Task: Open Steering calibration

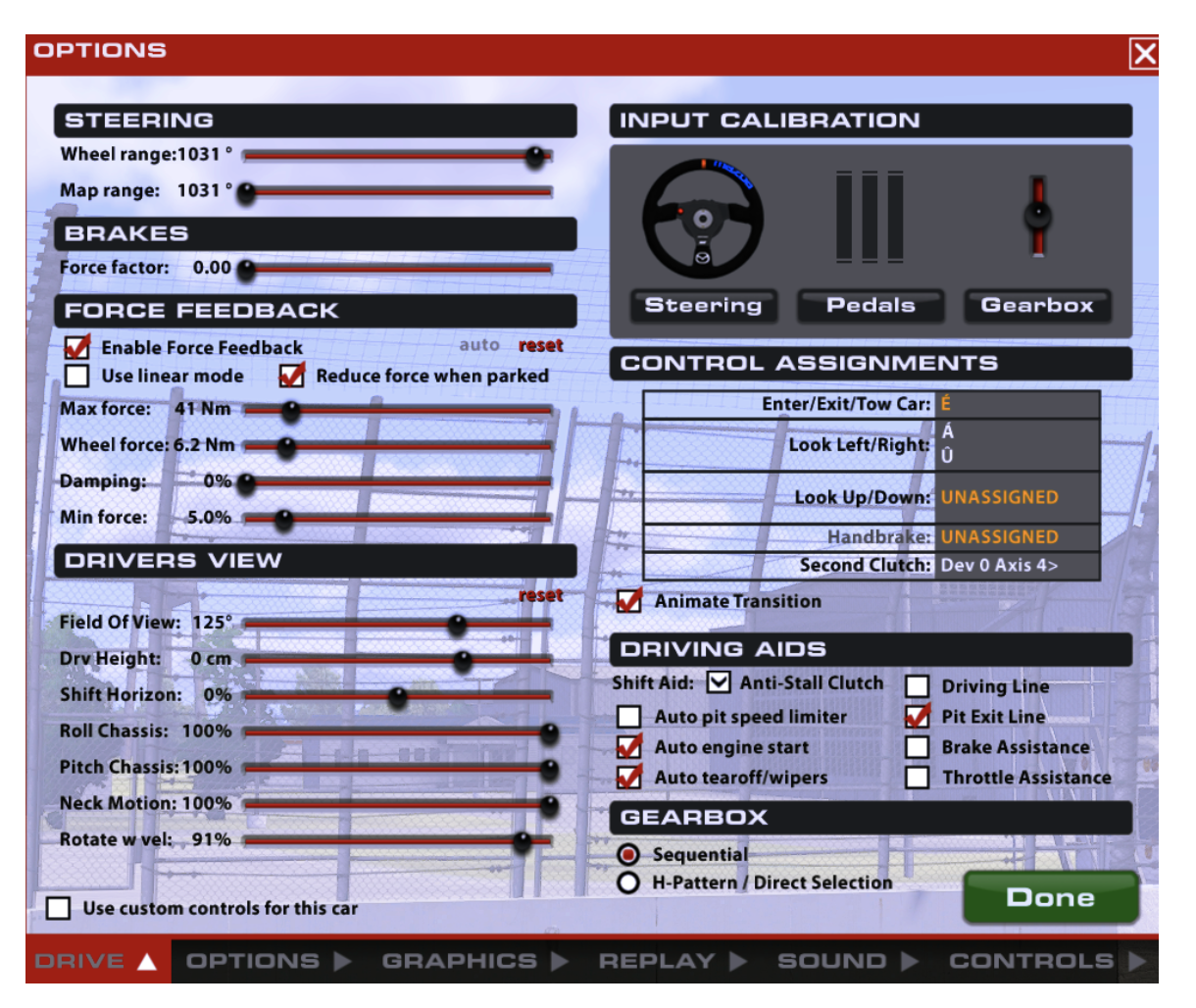Action: pos(703,305)
